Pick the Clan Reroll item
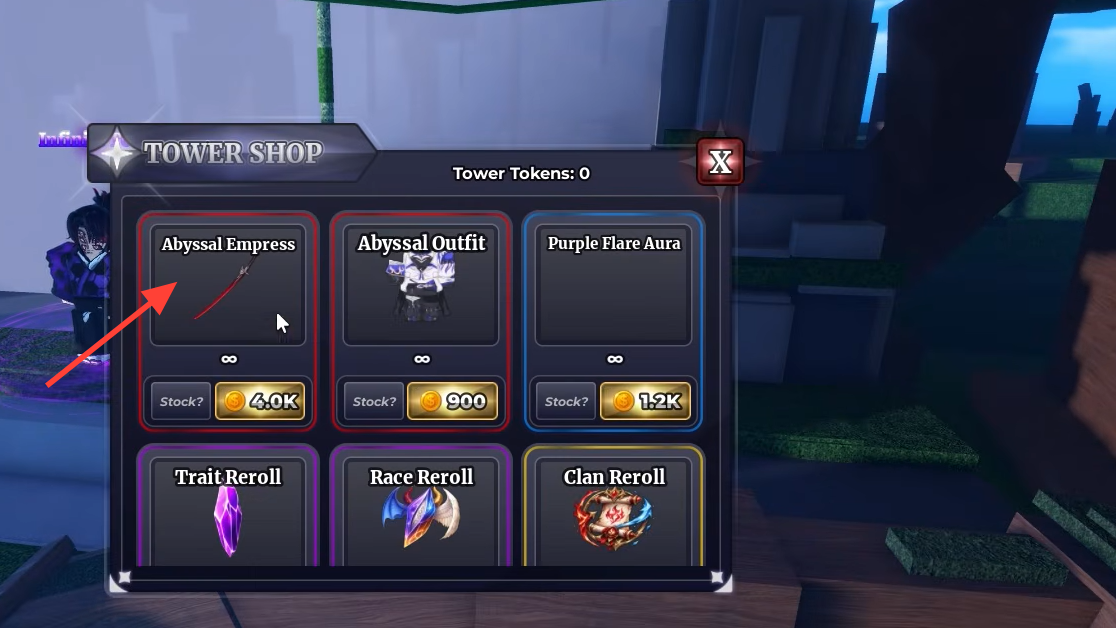The image size is (1116, 628). pyautogui.click(x=613, y=515)
